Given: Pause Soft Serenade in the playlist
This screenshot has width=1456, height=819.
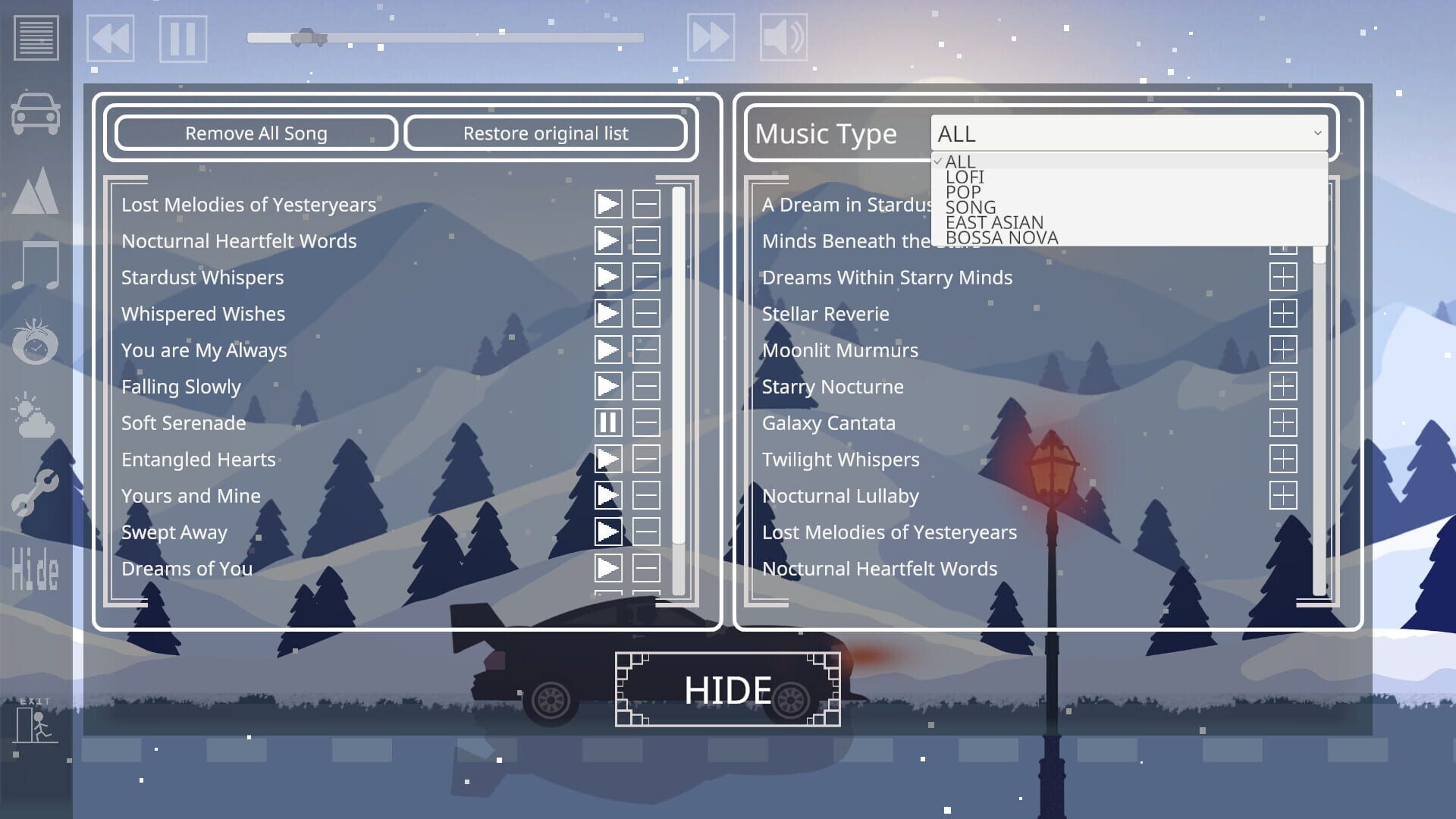Looking at the screenshot, I should click(607, 423).
